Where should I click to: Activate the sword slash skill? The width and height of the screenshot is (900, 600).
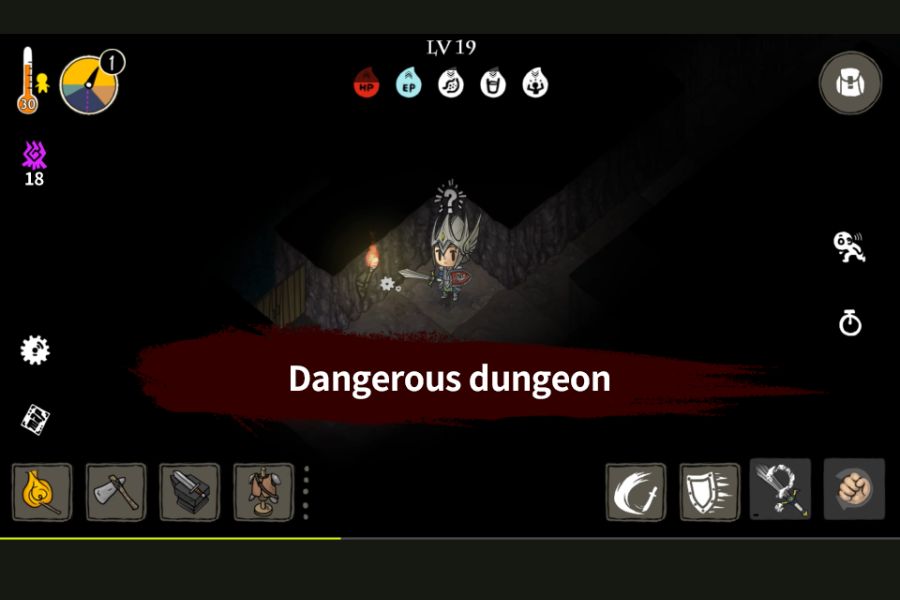point(636,492)
